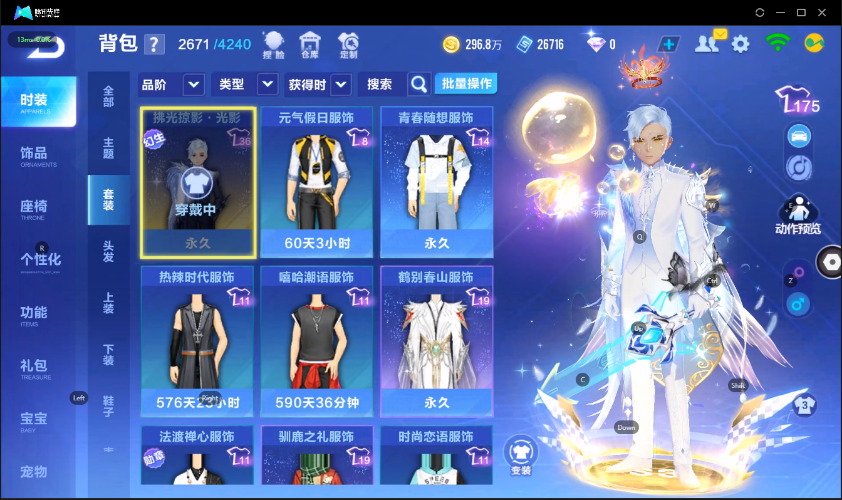Open the gear settings icon

click(740, 44)
